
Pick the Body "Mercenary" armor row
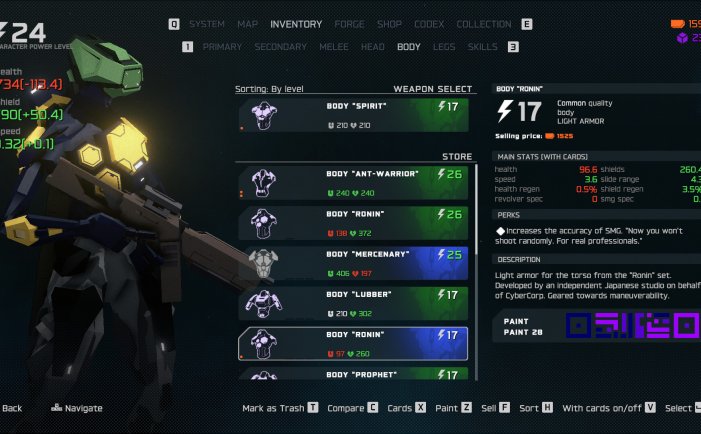[353, 263]
